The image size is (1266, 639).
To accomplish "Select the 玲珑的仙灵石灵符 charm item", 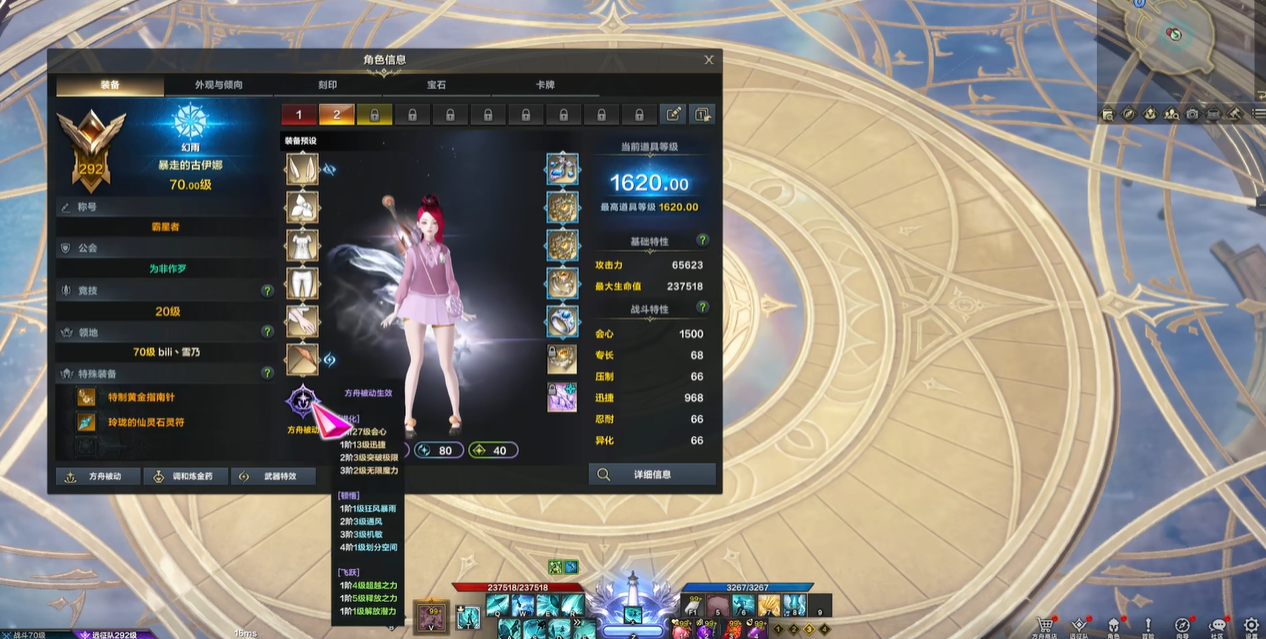I will point(146,422).
